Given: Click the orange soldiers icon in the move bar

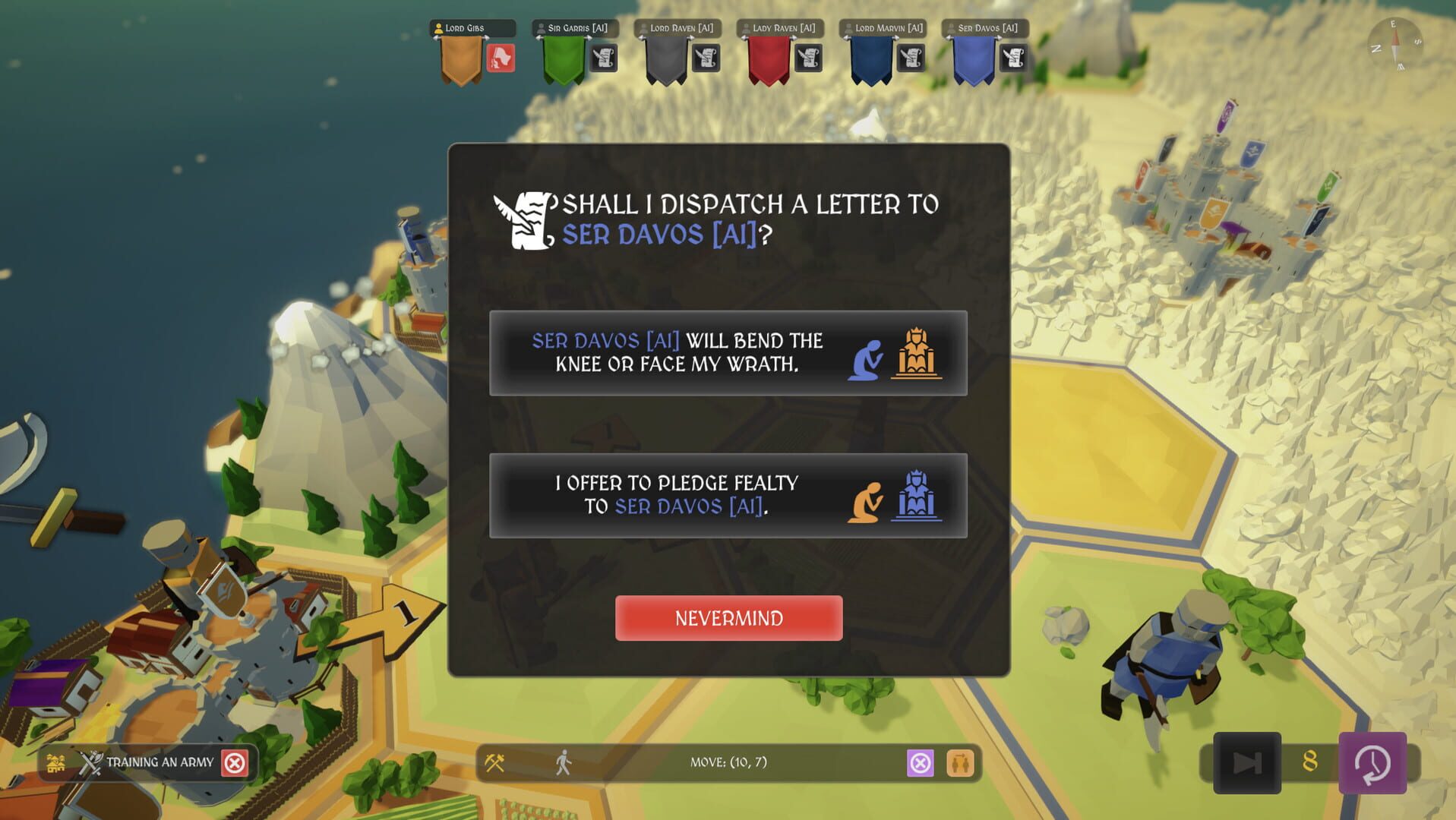Looking at the screenshot, I should [x=960, y=762].
